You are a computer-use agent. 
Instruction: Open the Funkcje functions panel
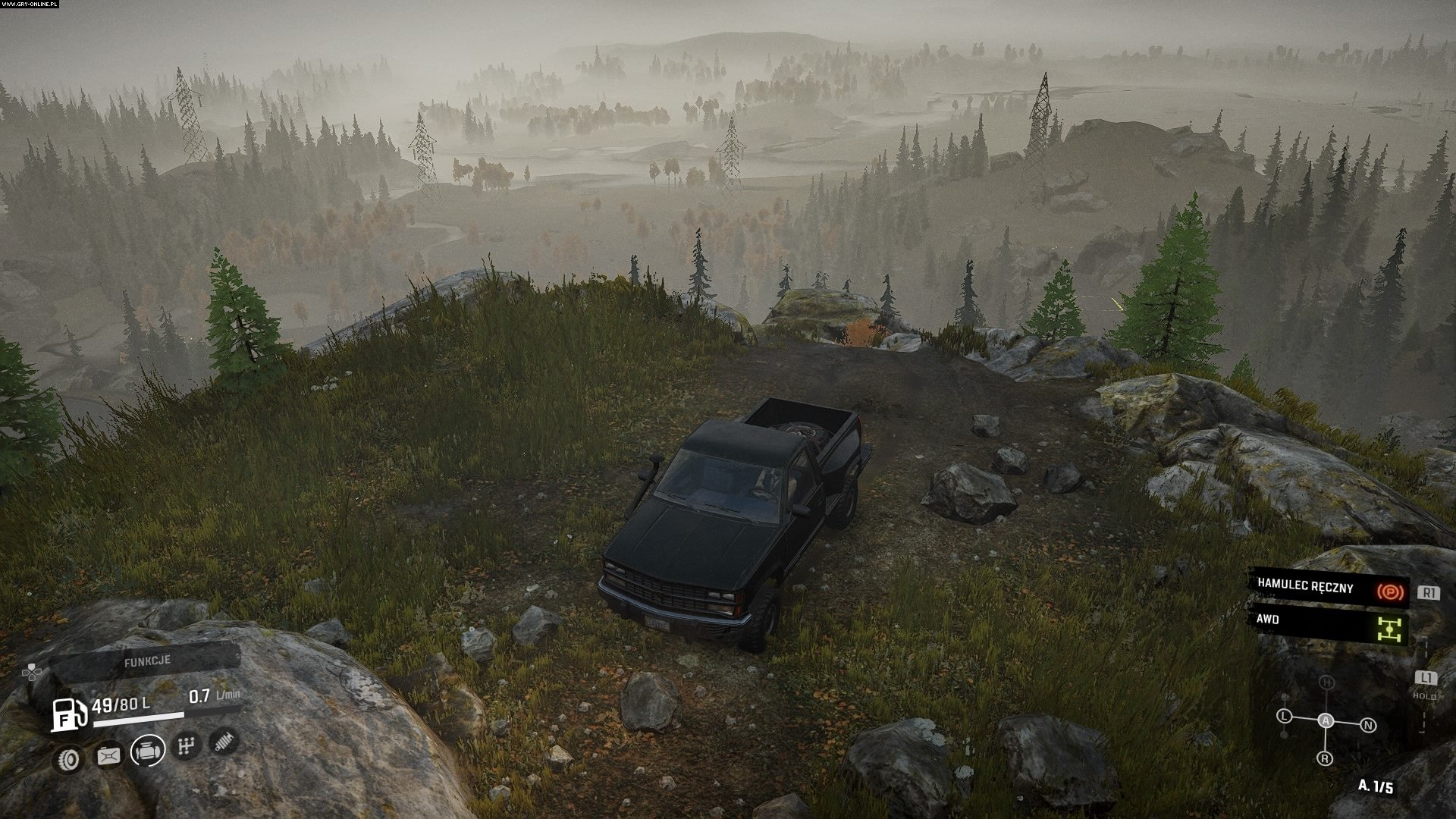[148, 661]
